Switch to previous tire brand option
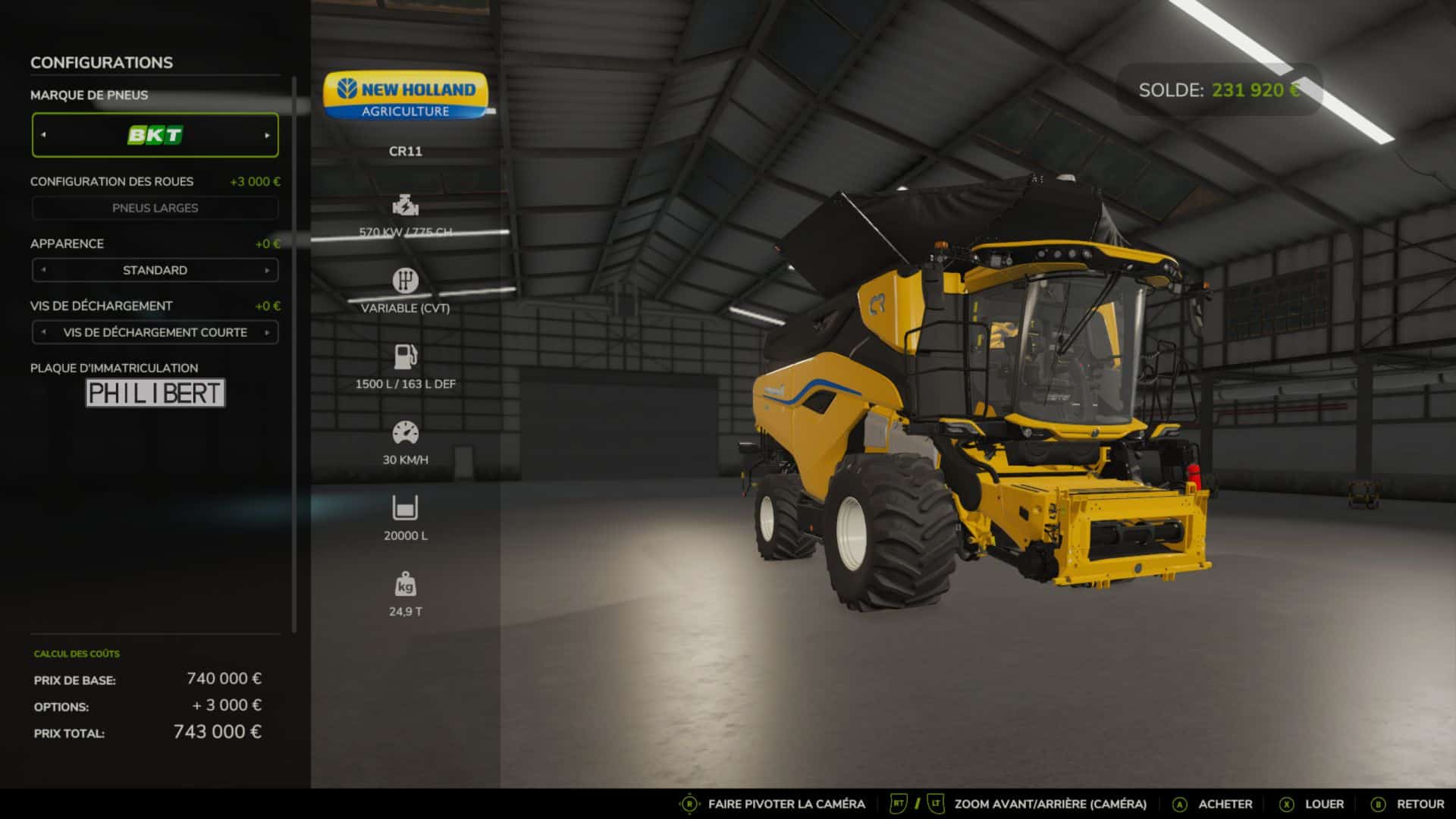The width and height of the screenshot is (1456, 819). [43, 135]
